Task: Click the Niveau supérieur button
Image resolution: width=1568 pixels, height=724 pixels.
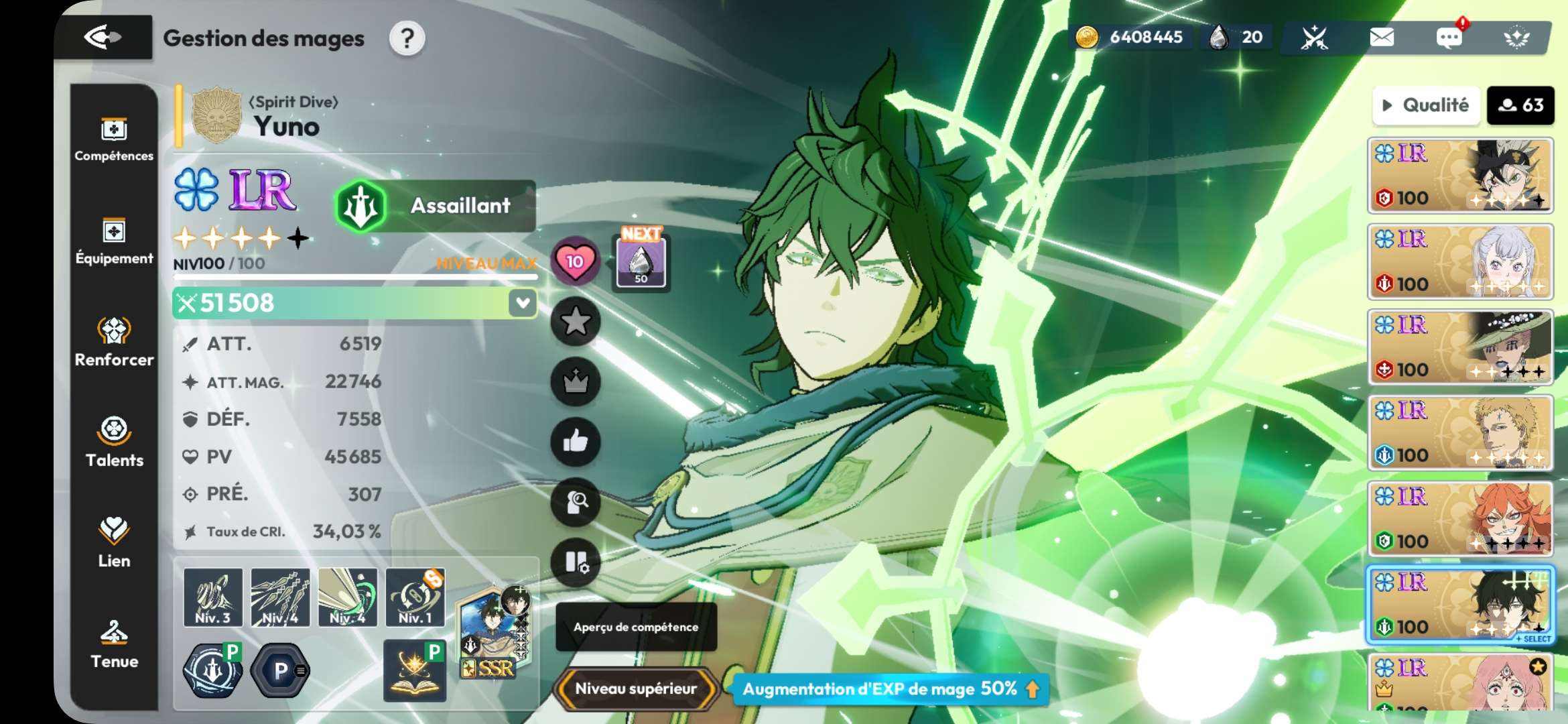Action: coord(636,688)
